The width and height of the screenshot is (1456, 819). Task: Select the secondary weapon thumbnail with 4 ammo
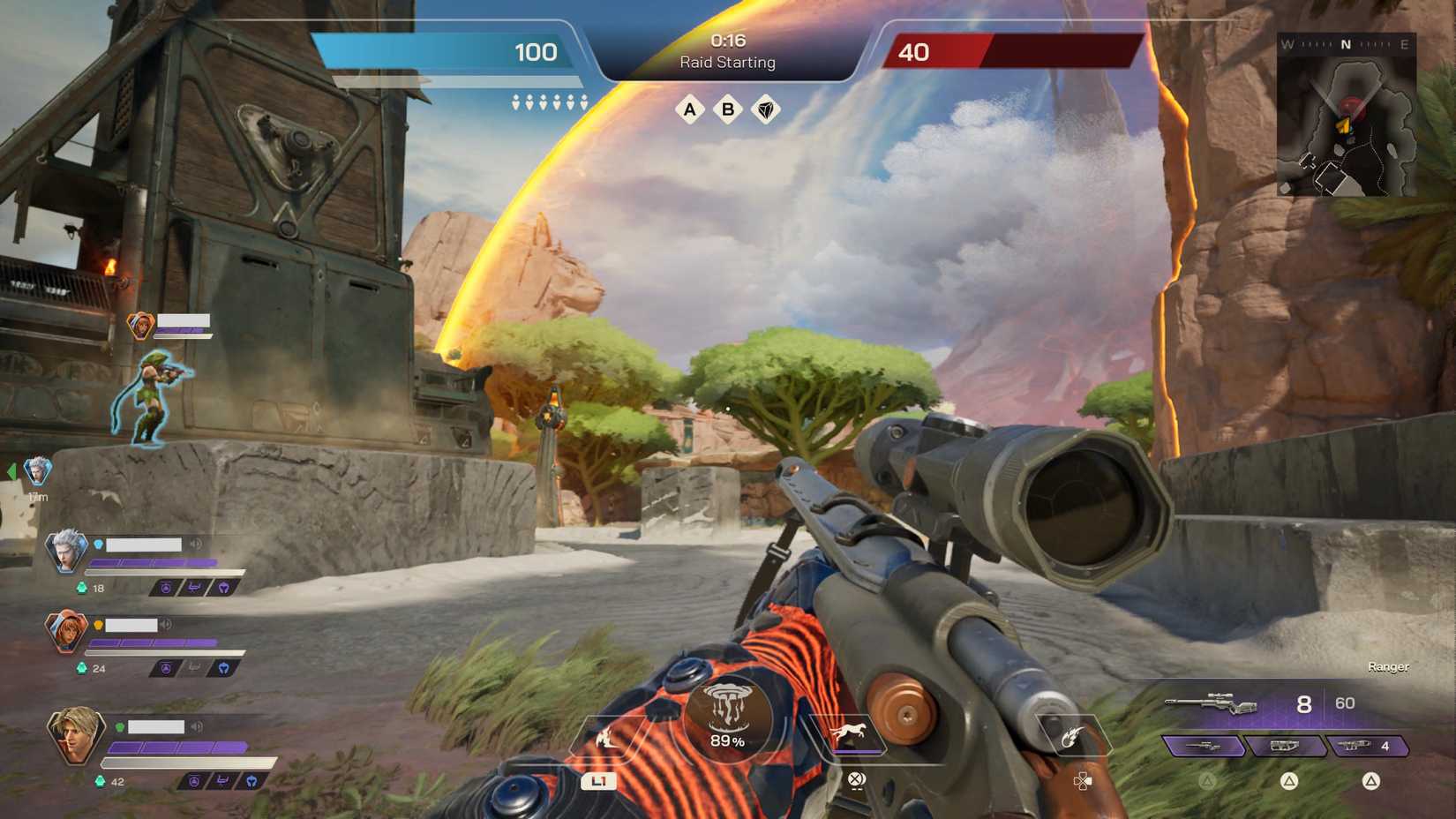(1367, 746)
